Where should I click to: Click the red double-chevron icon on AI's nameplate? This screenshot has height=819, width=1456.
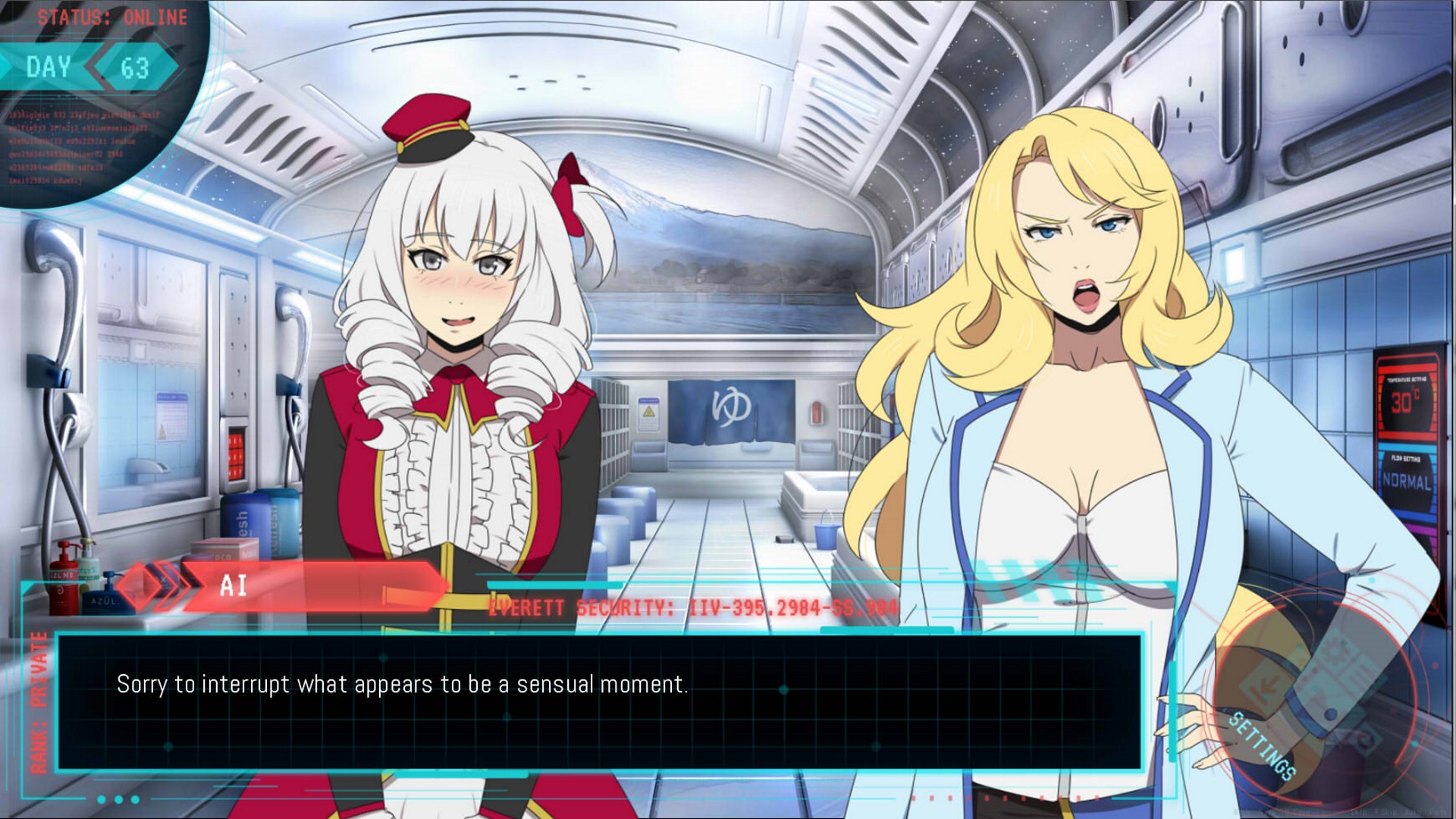[171, 587]
